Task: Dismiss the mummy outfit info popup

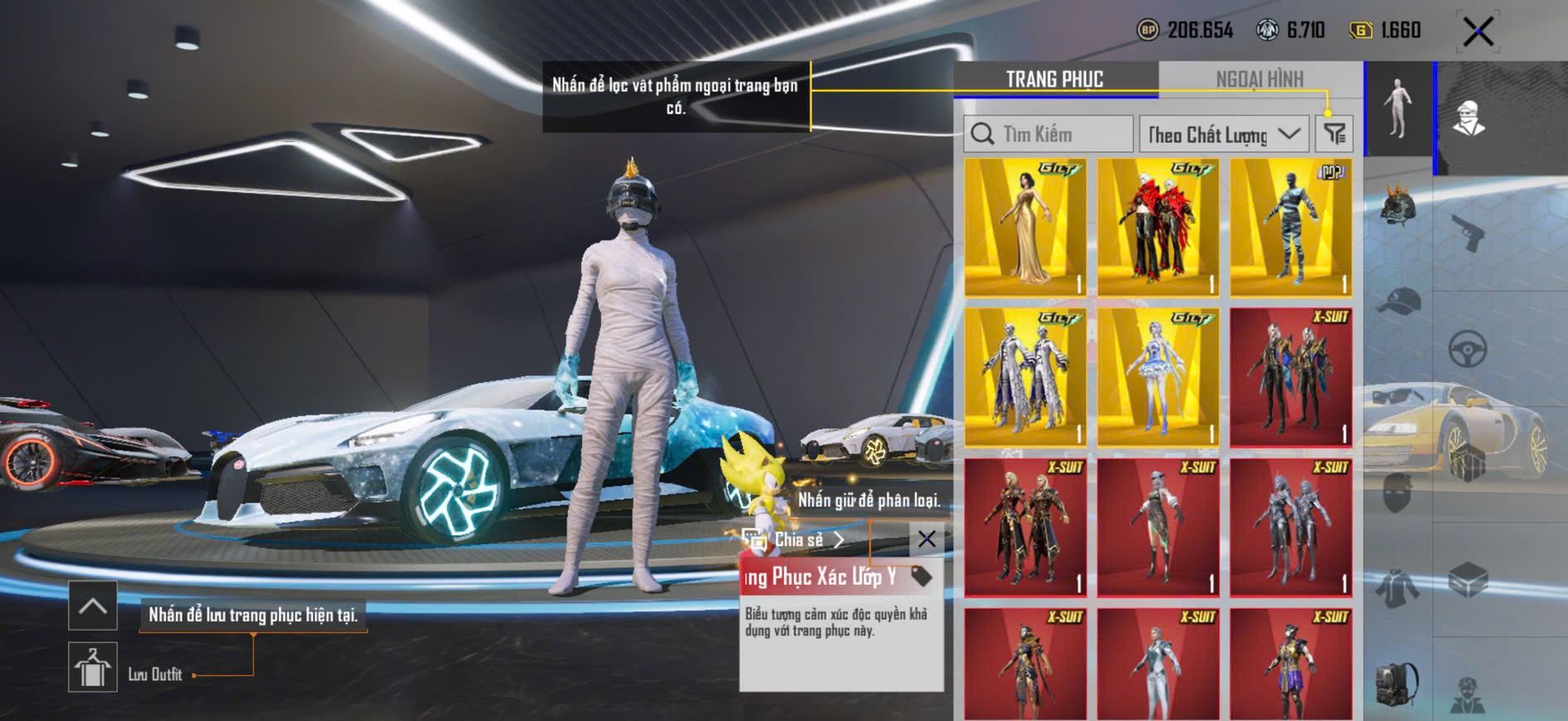Action: click(x=927, y=539)
